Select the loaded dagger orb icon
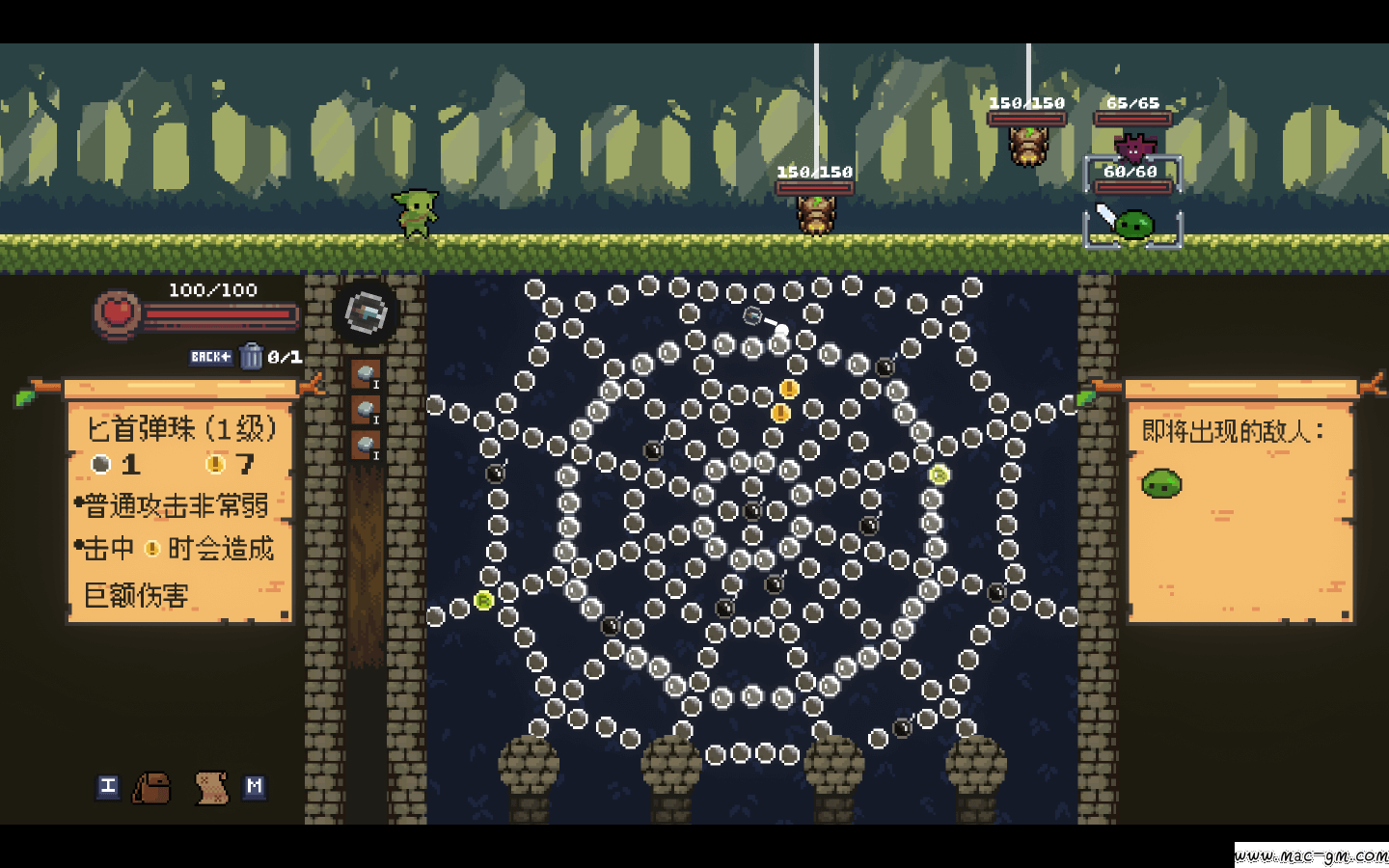 [x=366, y=312]
